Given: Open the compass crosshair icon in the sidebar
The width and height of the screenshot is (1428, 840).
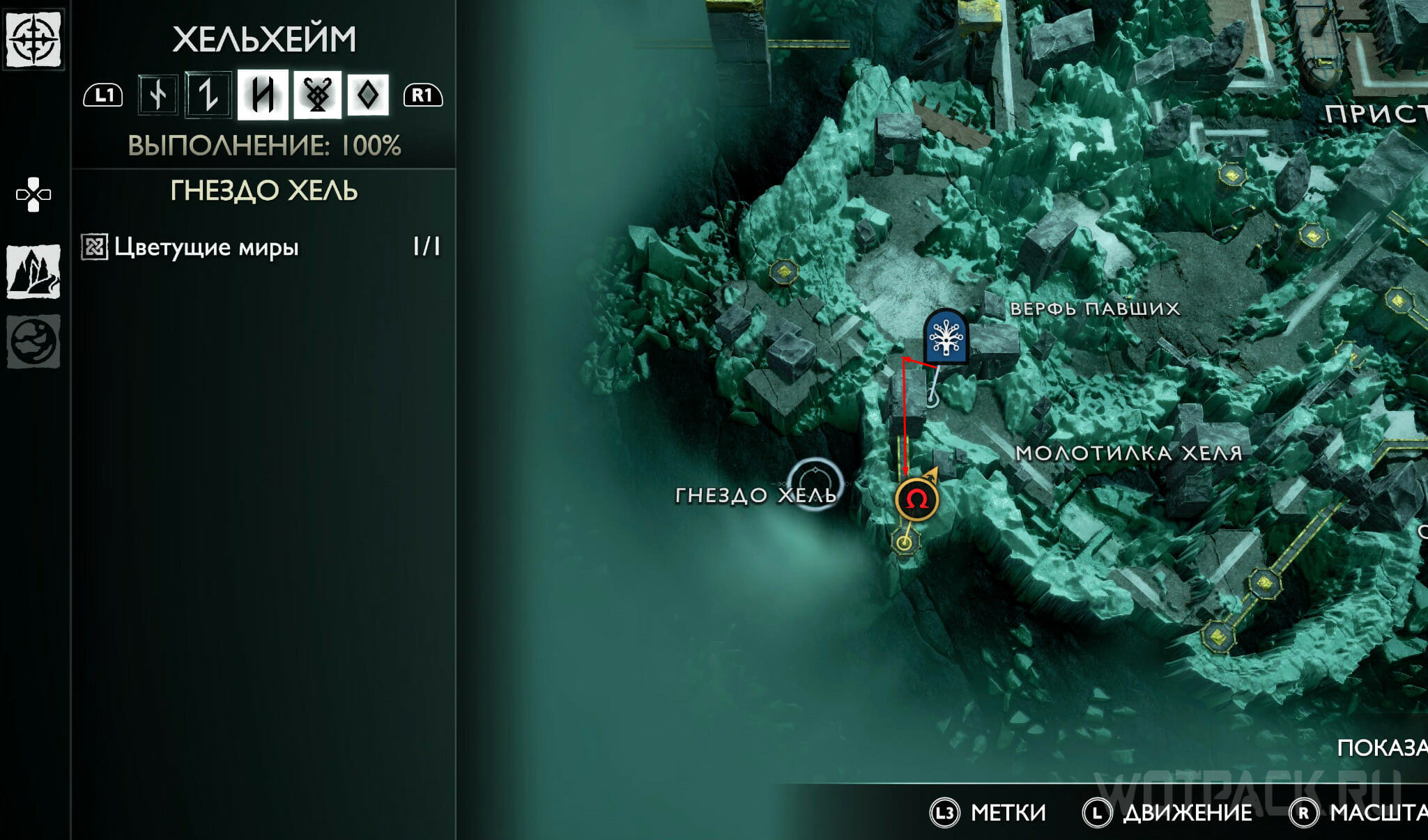Looking at the screenshot, I should [33, 38].
